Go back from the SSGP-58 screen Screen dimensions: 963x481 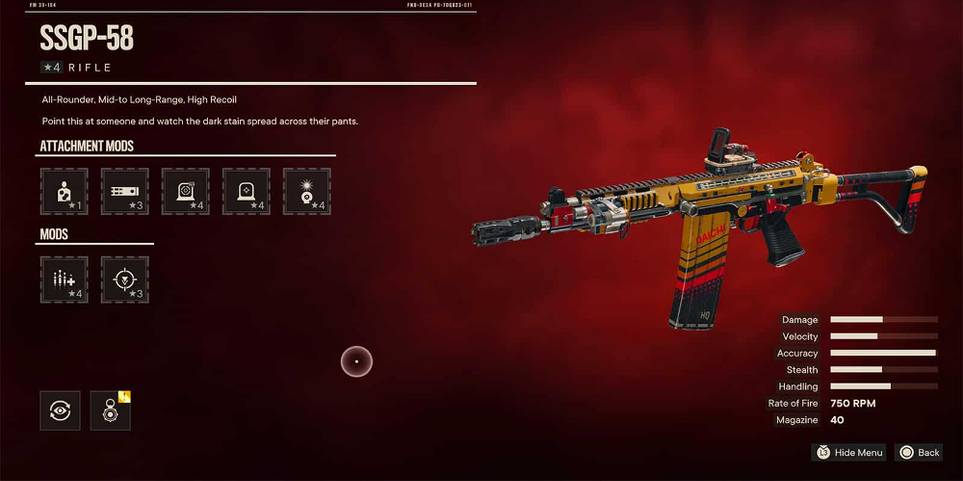918,453
